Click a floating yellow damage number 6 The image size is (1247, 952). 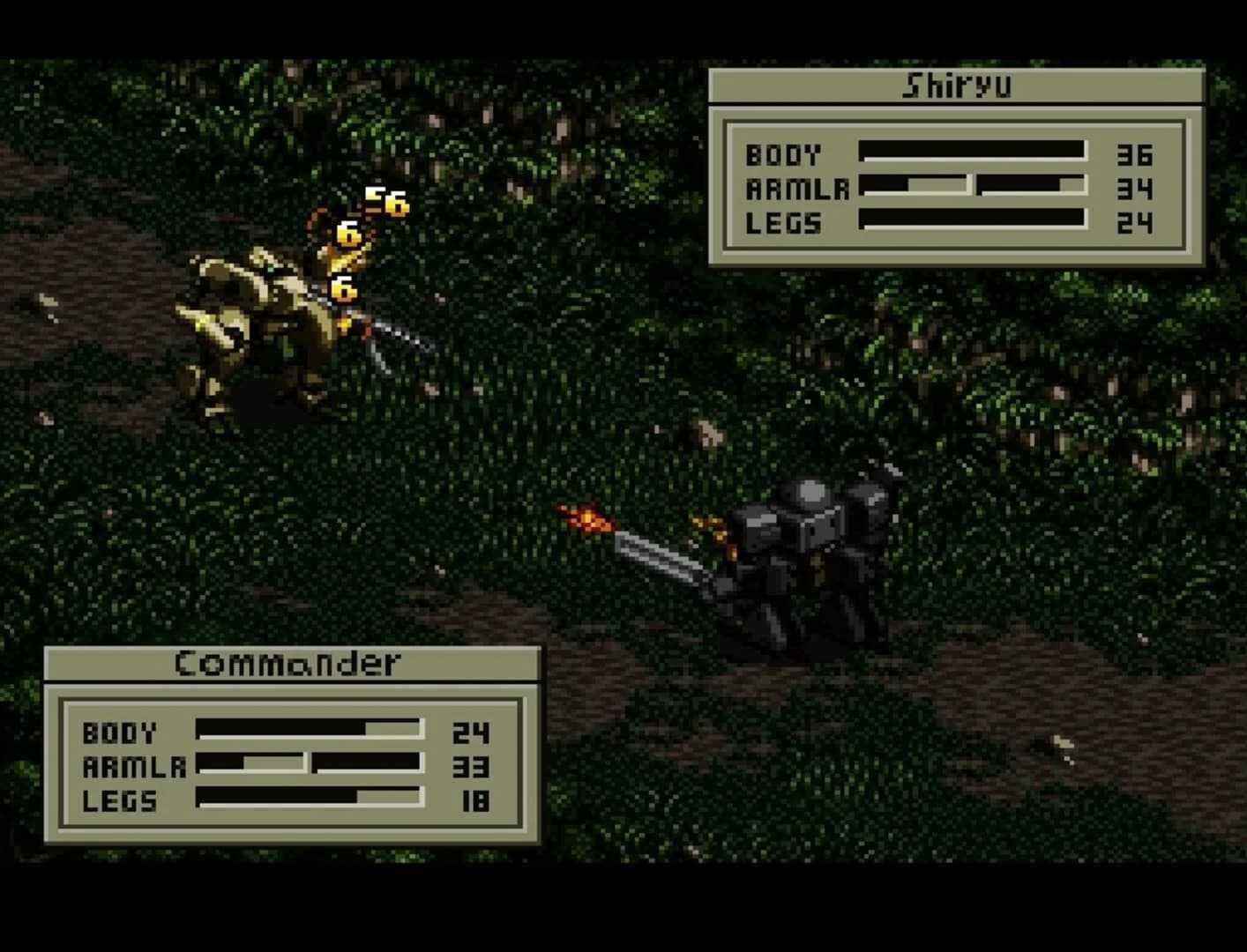coord(346,234)
